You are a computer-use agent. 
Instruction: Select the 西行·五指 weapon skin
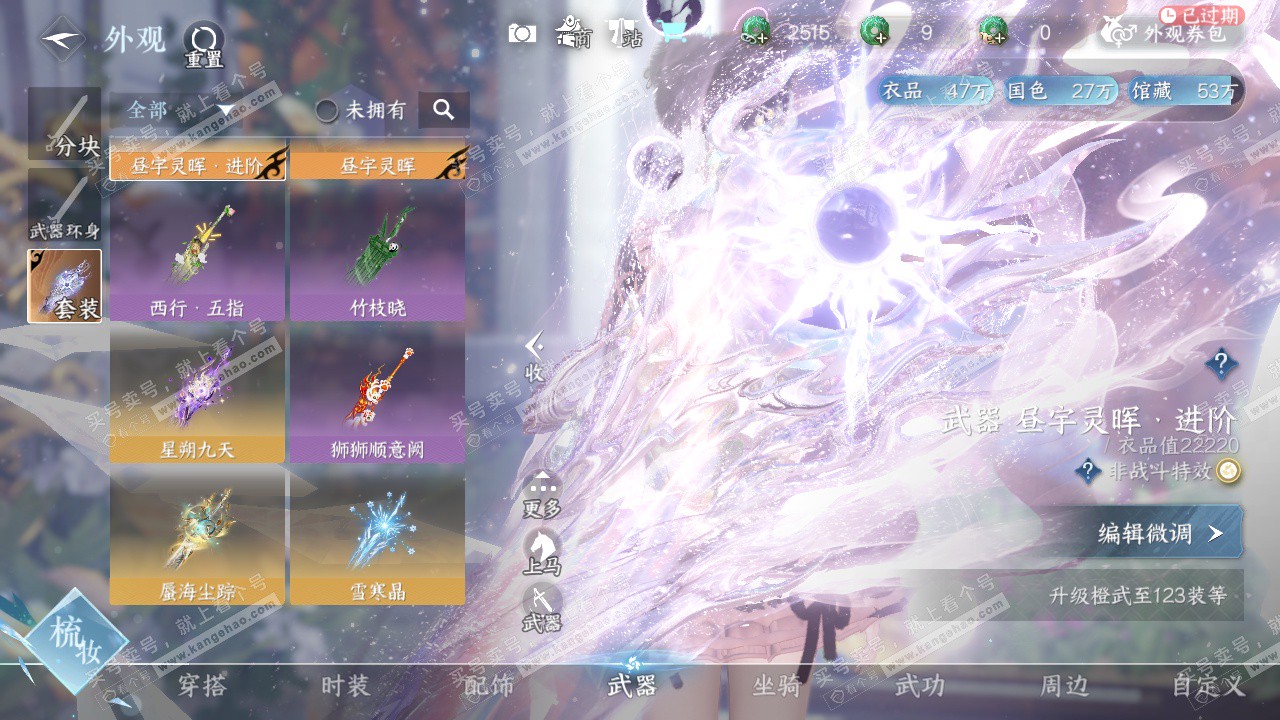tap(197, 255)
